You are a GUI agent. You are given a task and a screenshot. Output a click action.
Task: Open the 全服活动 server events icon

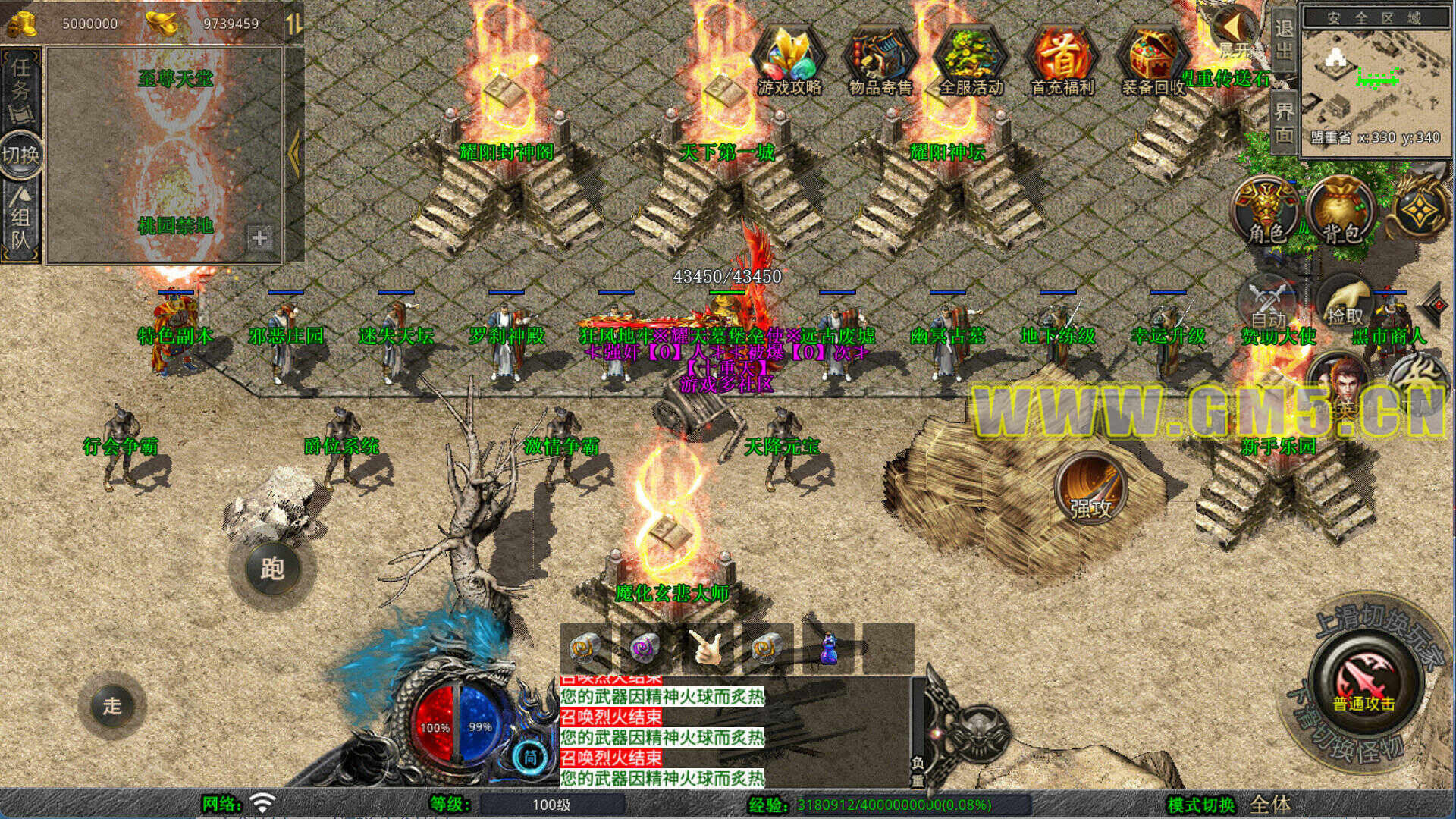pos(971,62)
